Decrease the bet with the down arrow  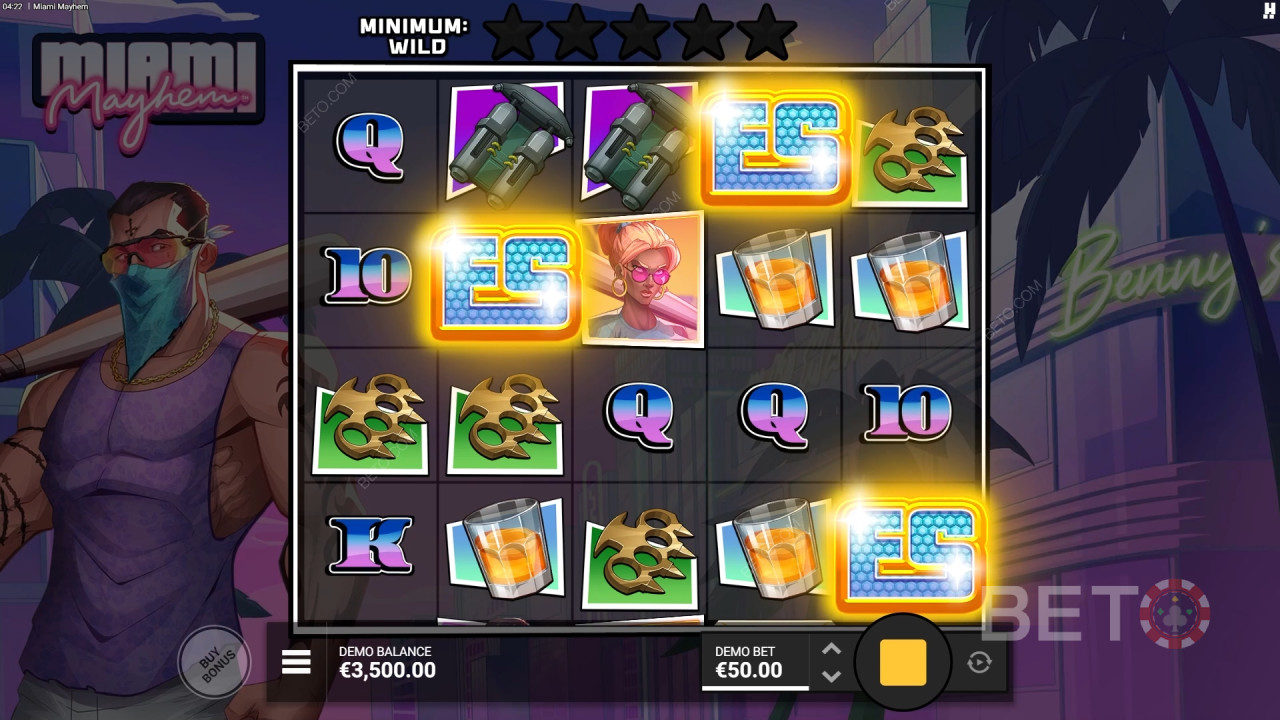coord(830,676)
